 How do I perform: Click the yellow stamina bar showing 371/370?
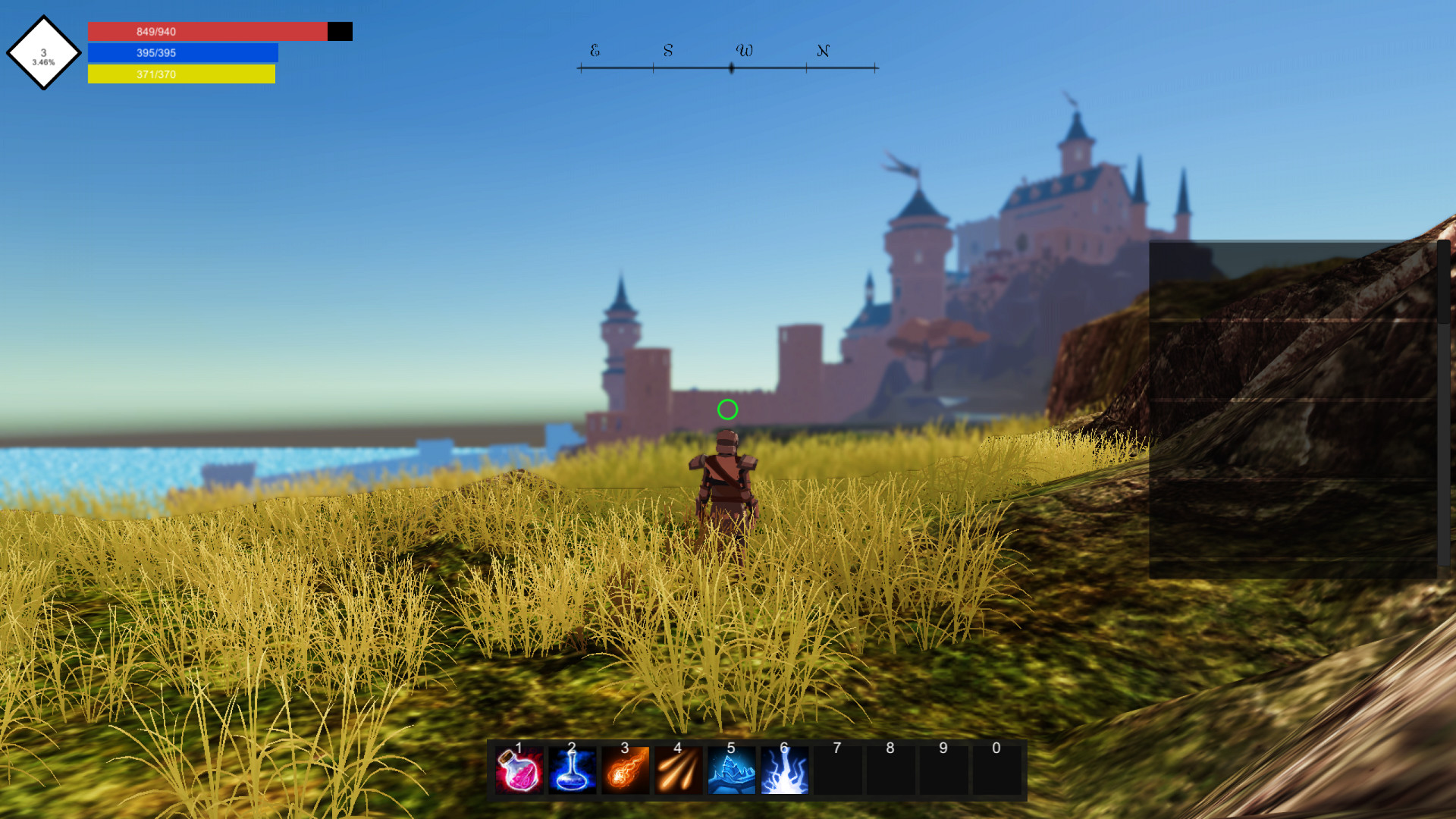coord(182,74)
